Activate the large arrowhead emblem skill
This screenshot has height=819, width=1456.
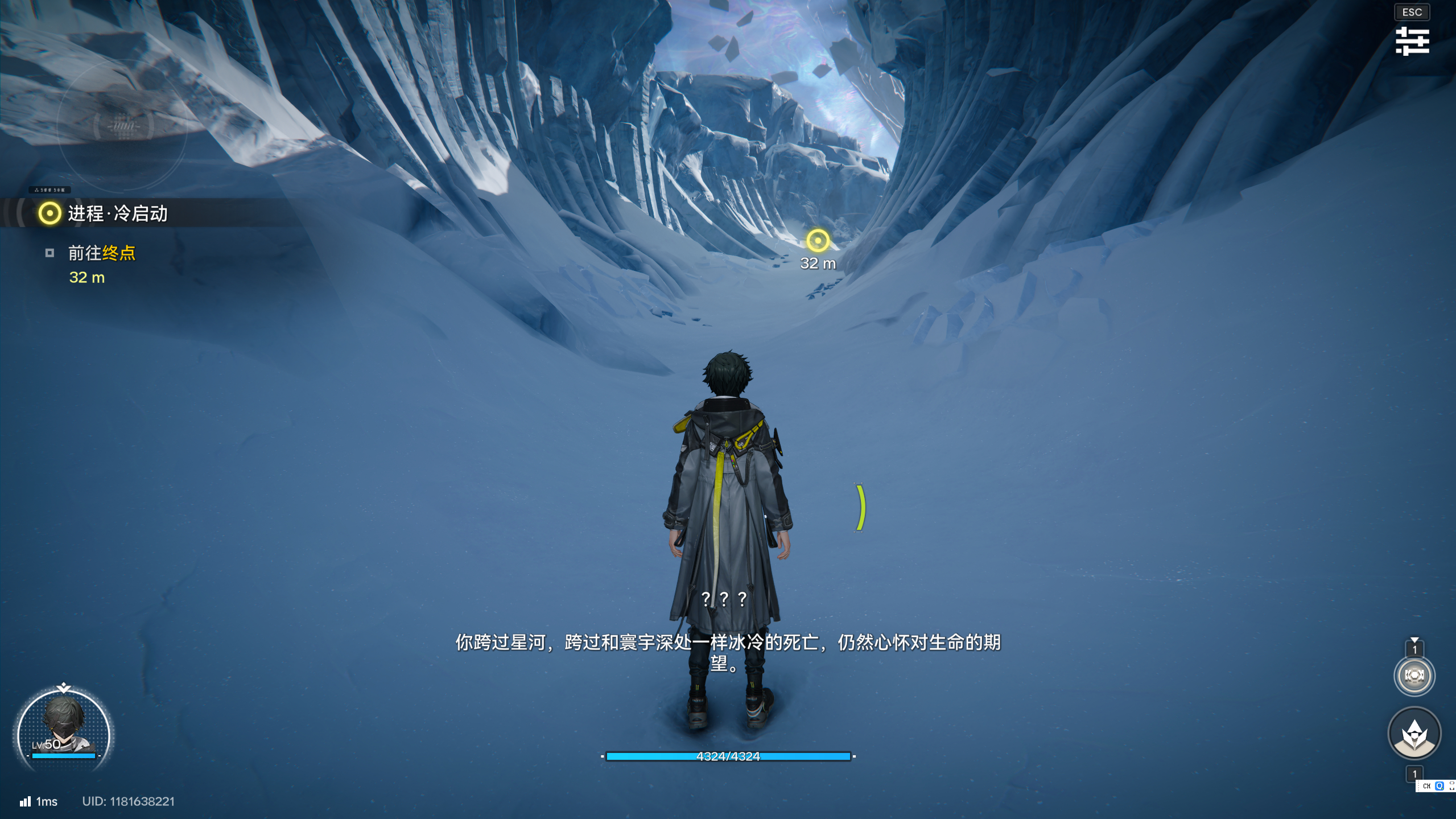click(1414, 734)
